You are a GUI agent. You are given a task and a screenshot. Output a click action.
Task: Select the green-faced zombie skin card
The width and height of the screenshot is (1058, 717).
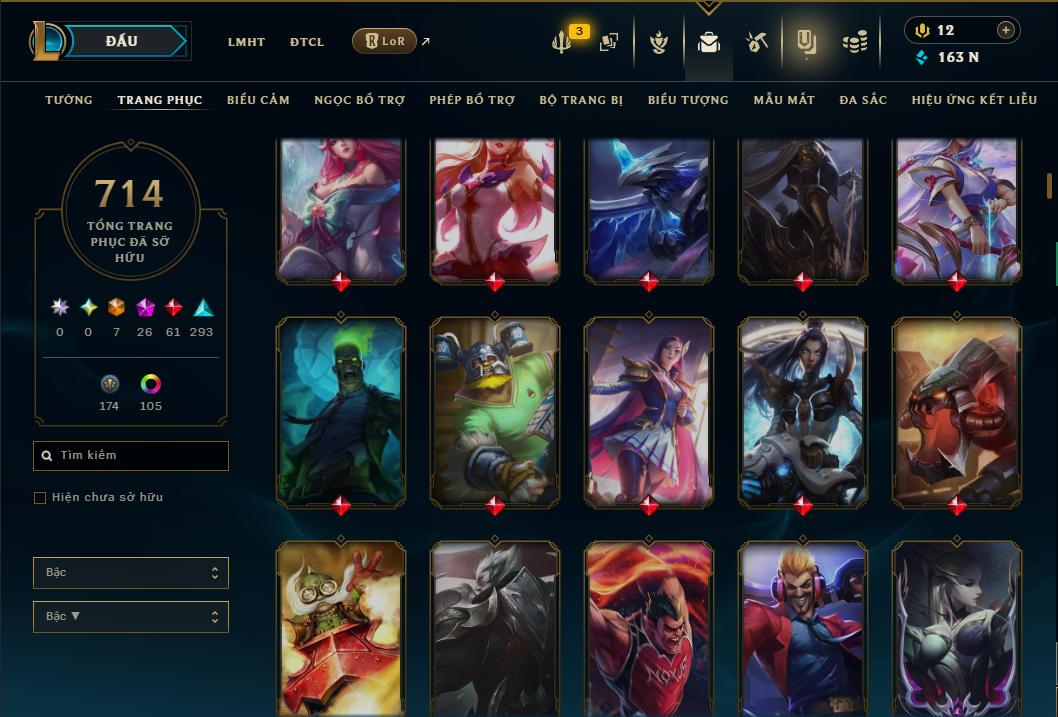click(341, 410)
